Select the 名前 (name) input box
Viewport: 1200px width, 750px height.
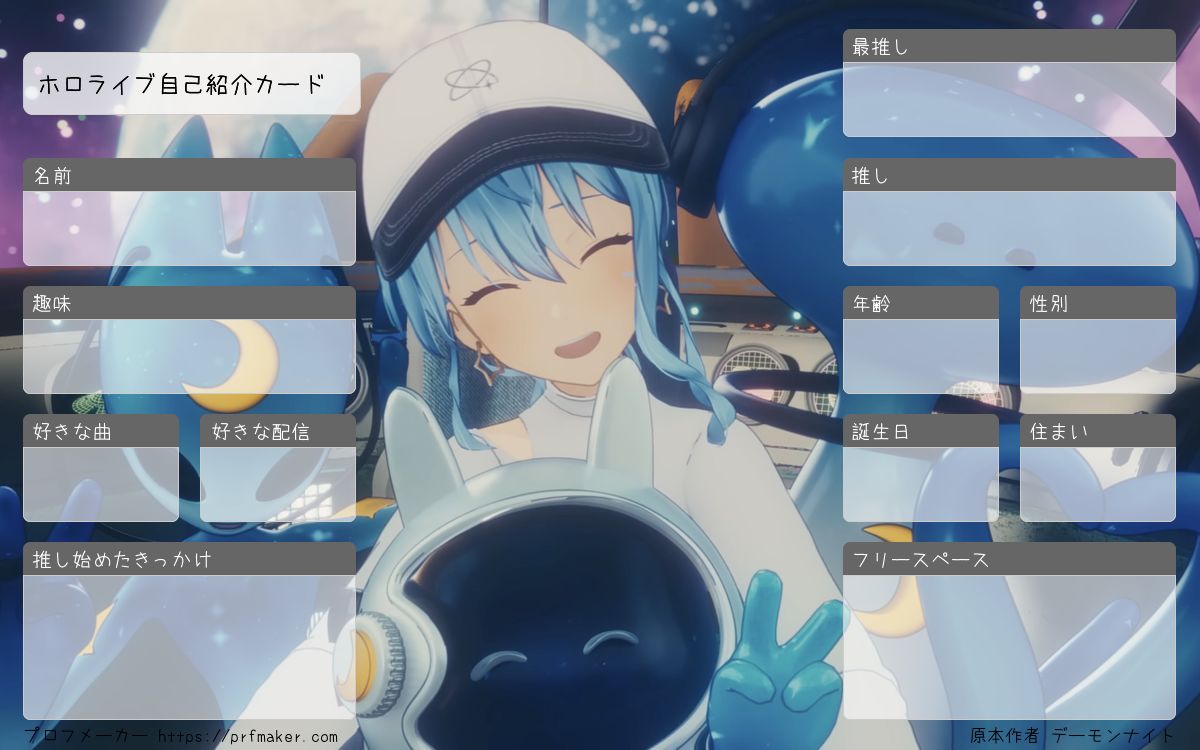tap(189, 228)
